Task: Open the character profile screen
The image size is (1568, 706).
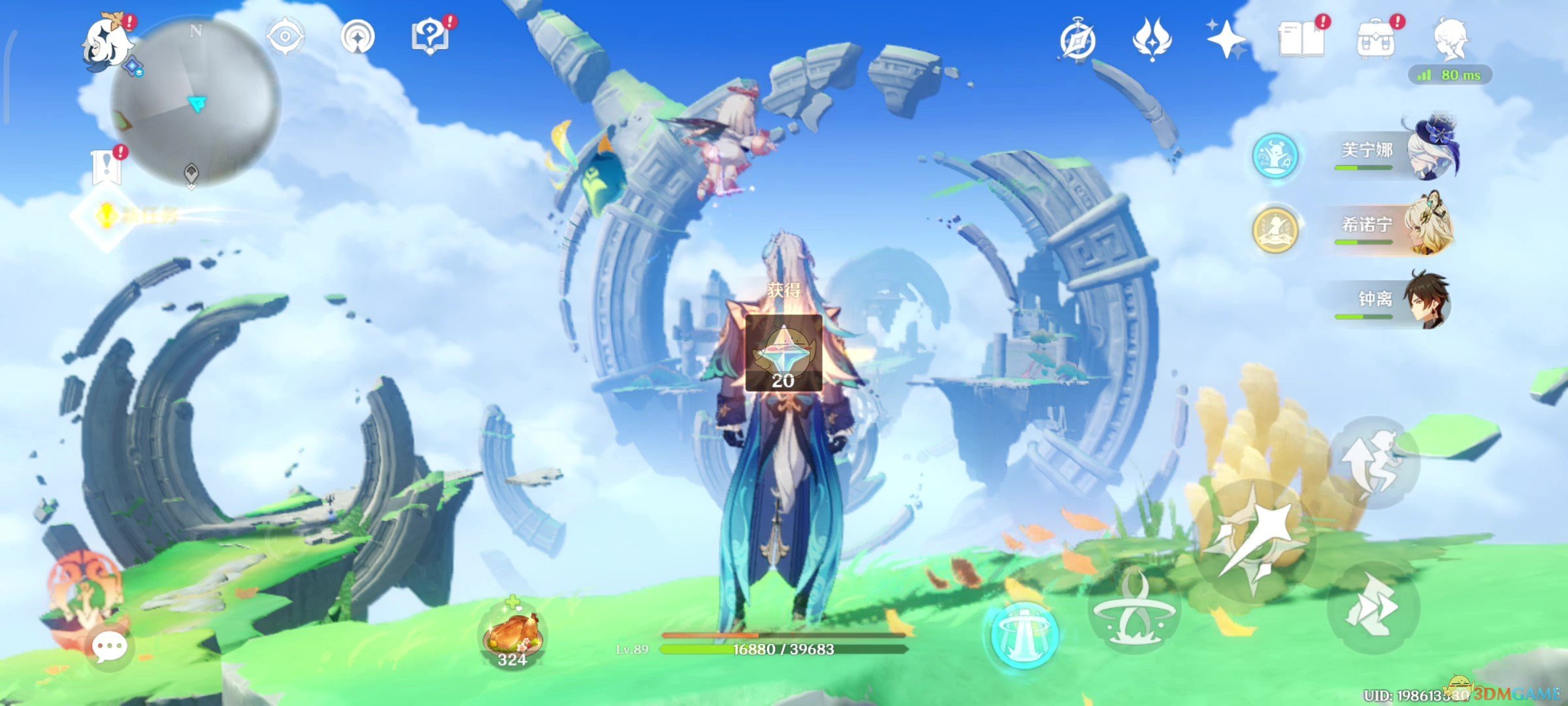Action: [x=1450, y=38]
